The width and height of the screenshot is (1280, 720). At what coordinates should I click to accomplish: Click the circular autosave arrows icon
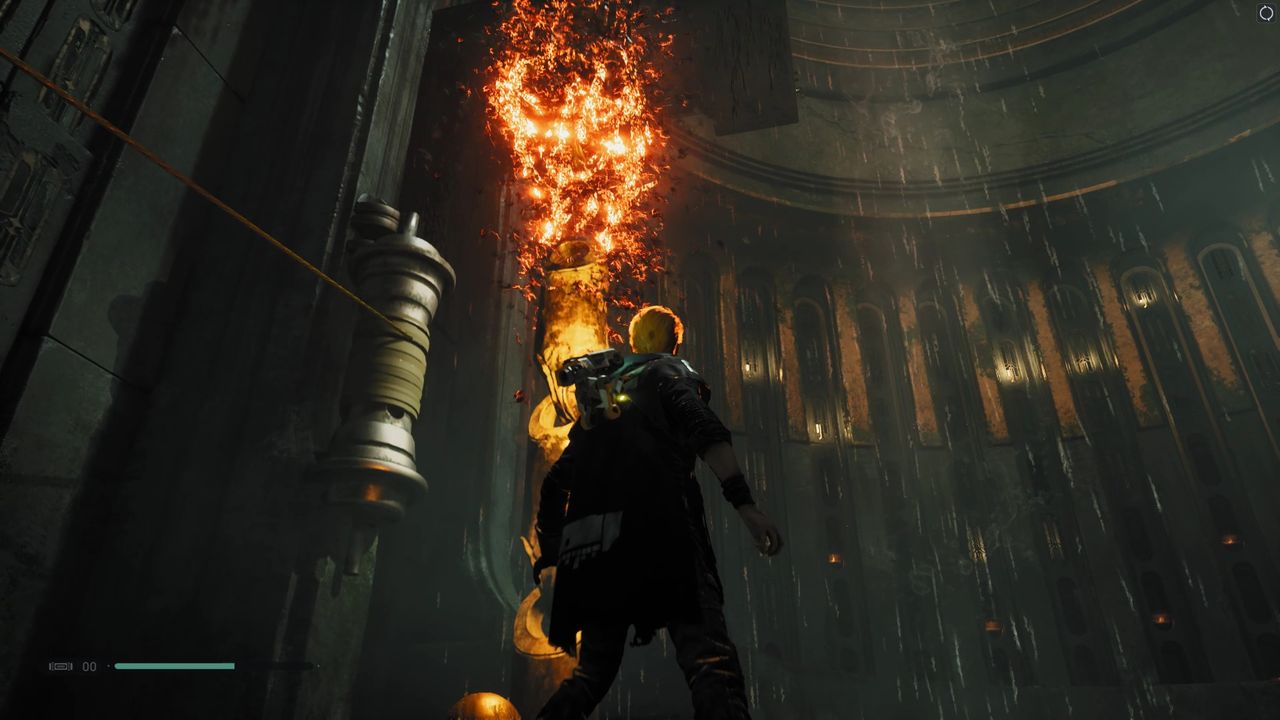tap(1266, 13)
